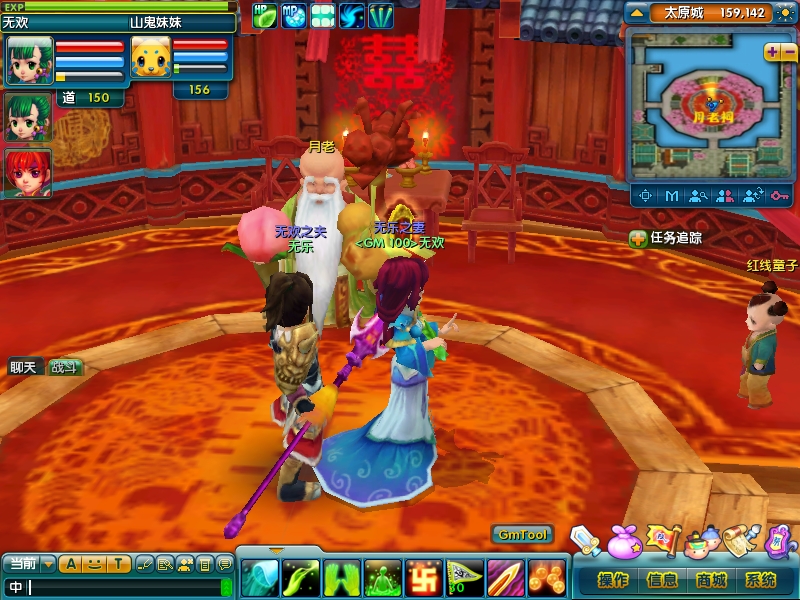Click the MP orb buff icon
Image resolution: width=800 pixels, height=600 pixels.
294,15
